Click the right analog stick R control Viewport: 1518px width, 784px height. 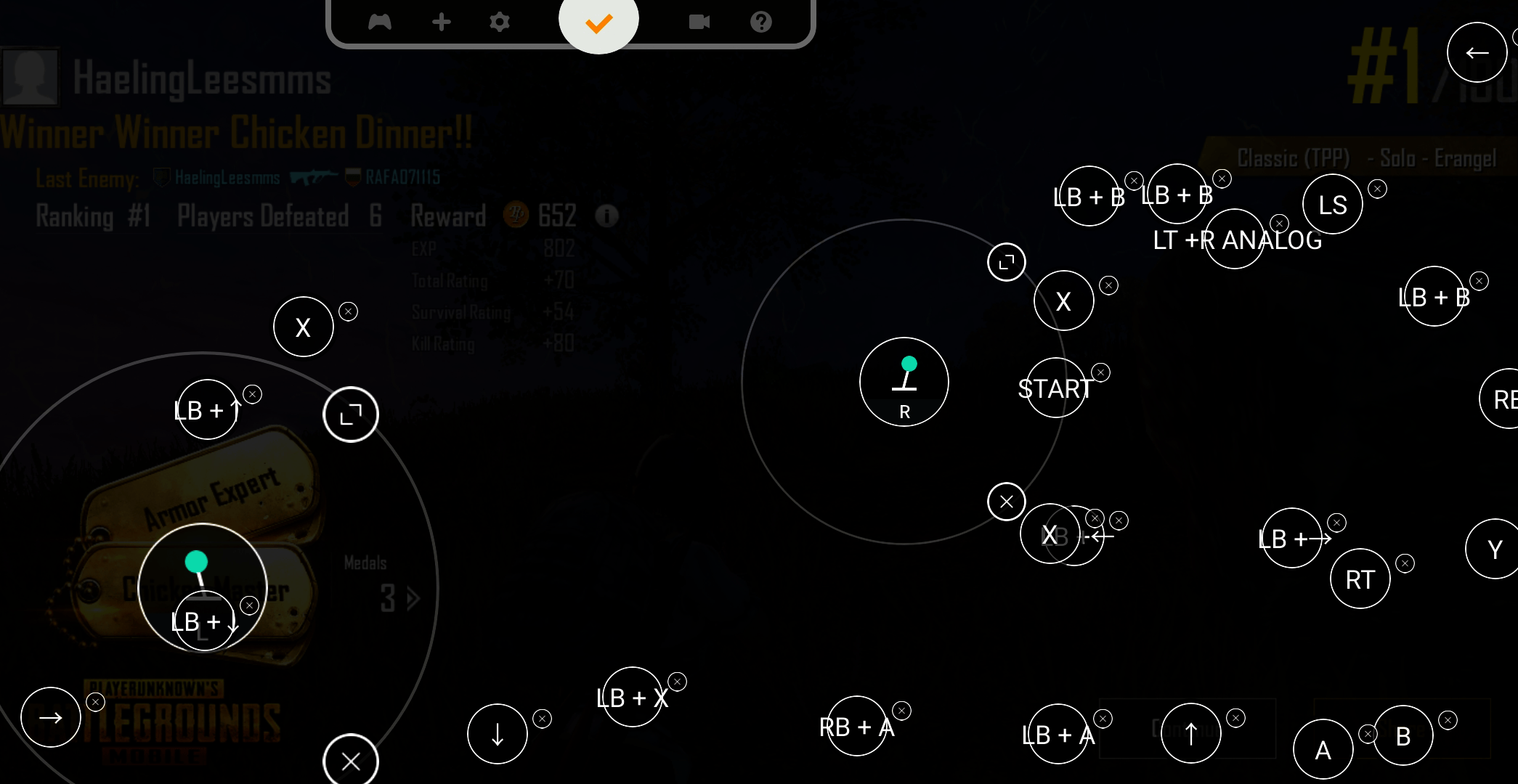[x=904, y=383]
